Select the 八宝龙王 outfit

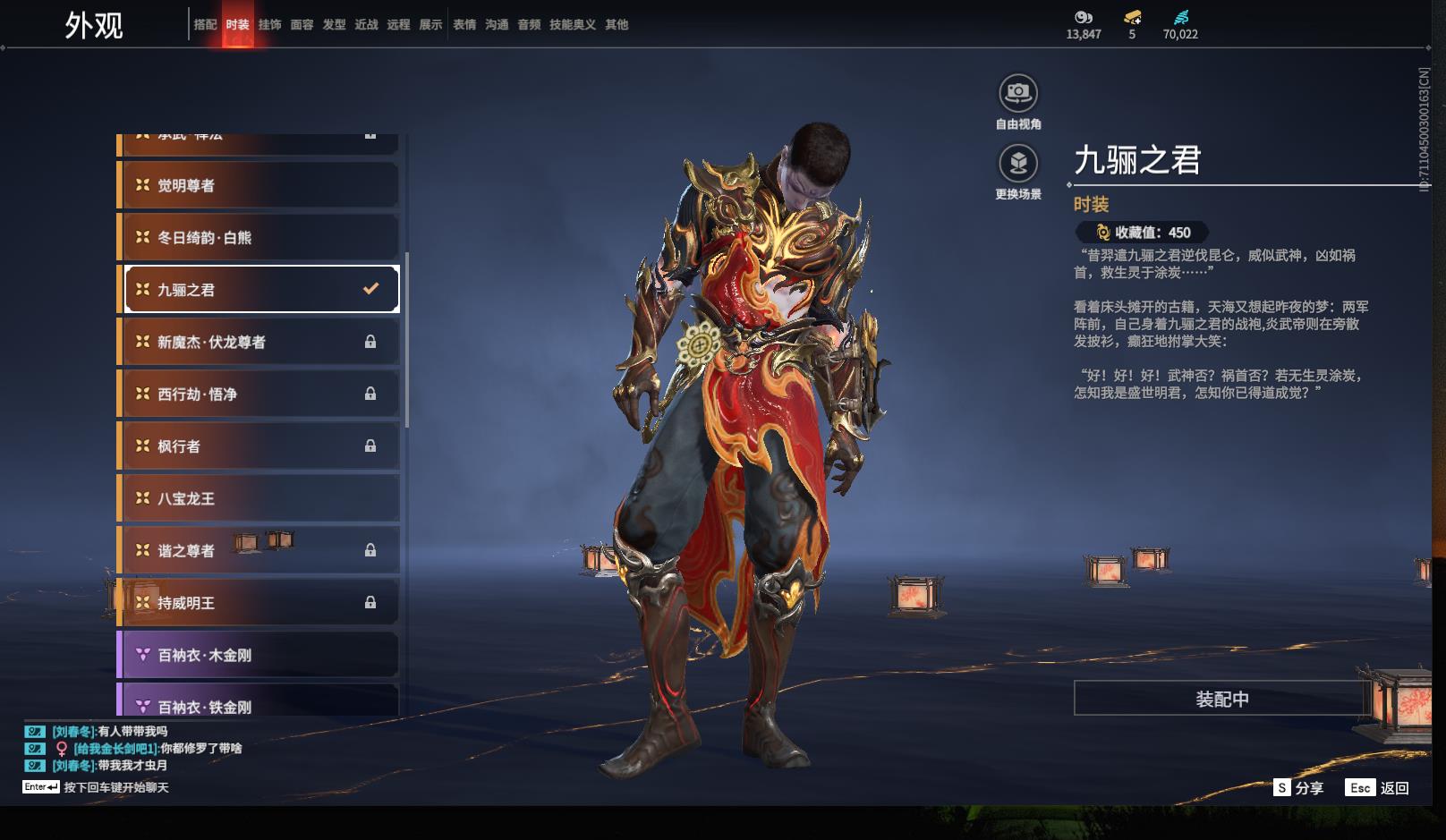point(259,498)
